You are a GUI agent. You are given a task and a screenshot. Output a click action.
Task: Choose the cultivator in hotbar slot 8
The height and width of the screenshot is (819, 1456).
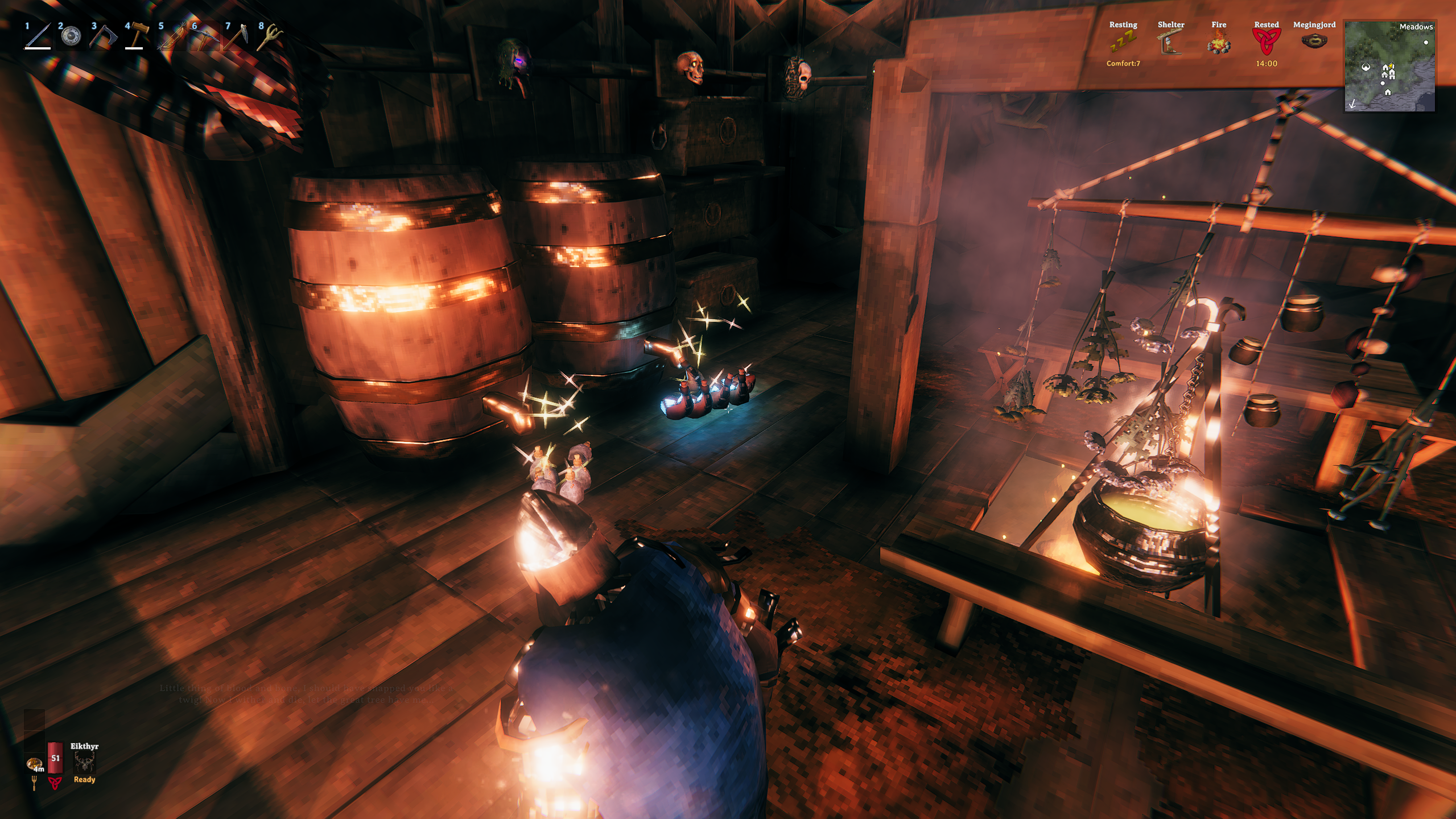tap(271, 36)
